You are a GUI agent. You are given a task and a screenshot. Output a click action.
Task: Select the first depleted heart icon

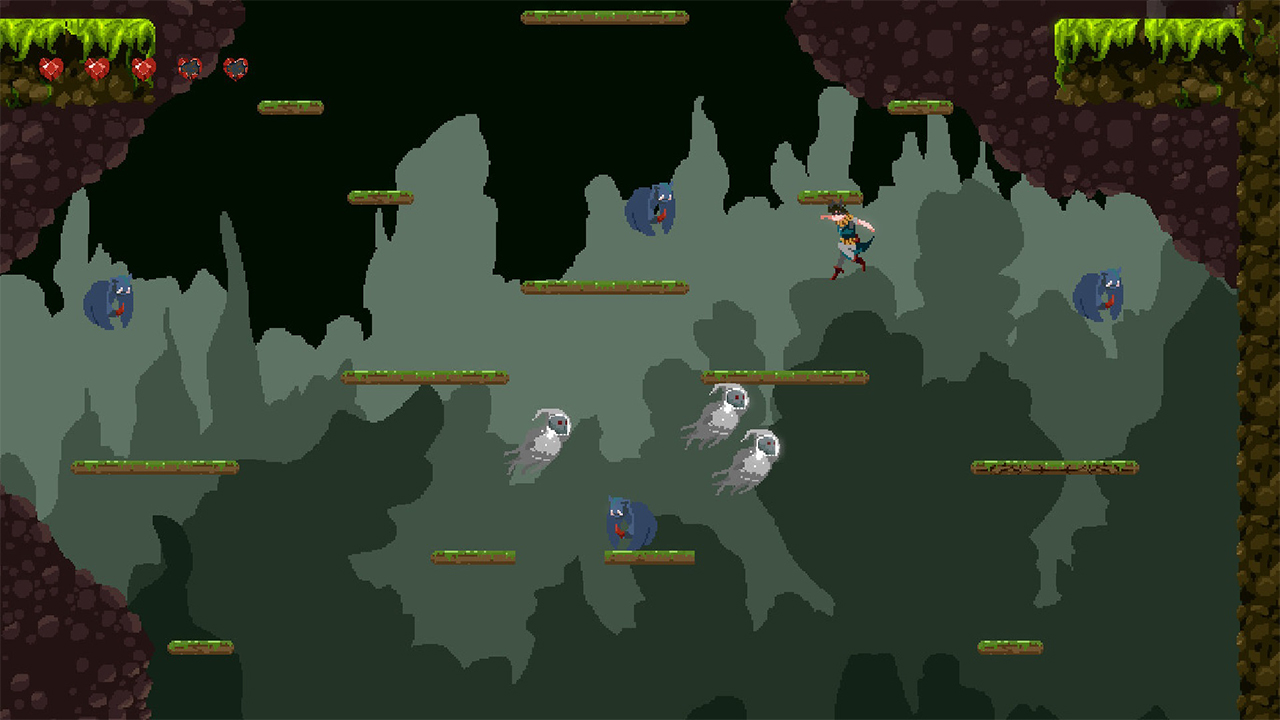point(188,68)
